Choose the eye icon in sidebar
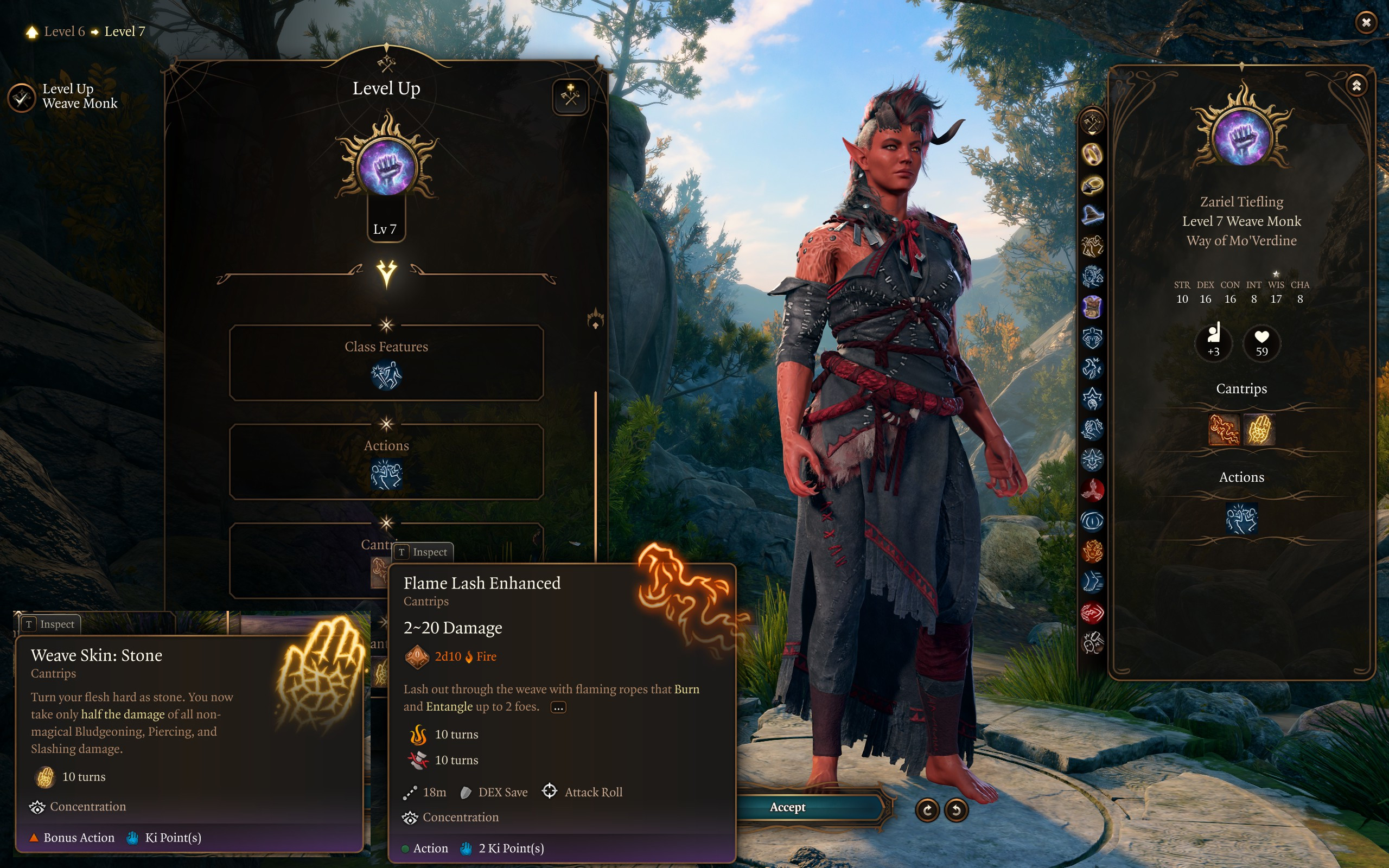This screenshot has height=868, width=1389. point(1092,521)
